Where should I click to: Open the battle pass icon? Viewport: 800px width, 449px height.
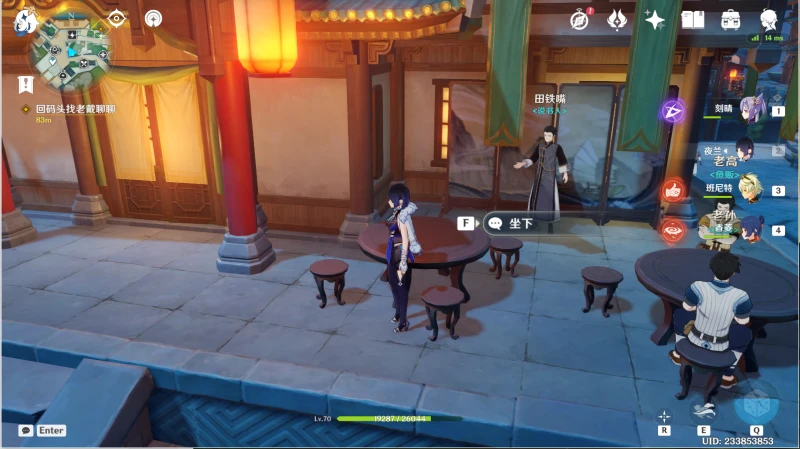(x=617, y=19)
